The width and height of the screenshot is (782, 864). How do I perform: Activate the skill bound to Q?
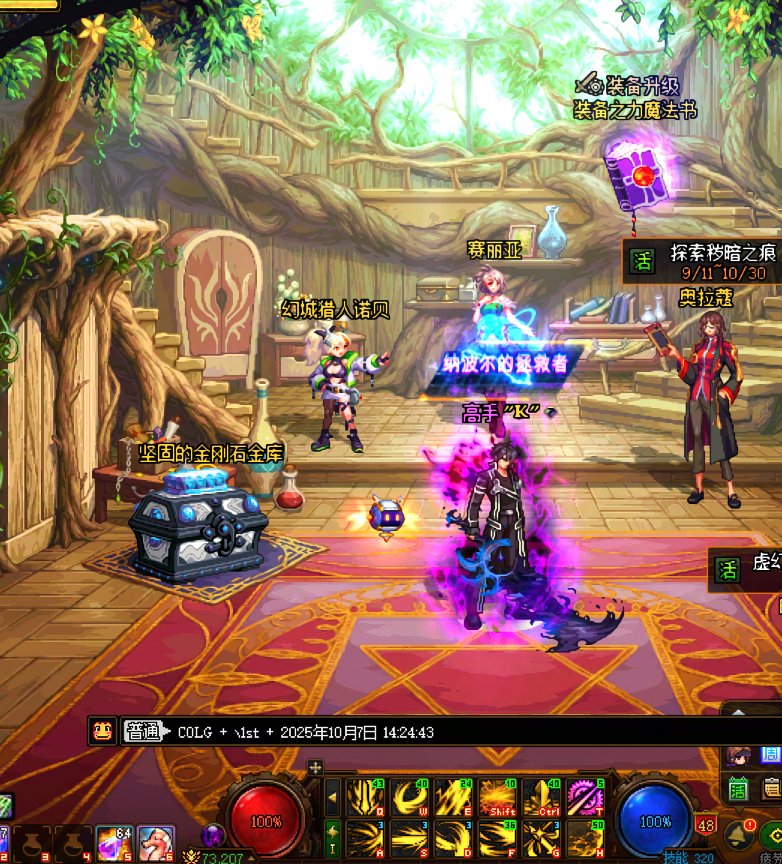point(365,797)
